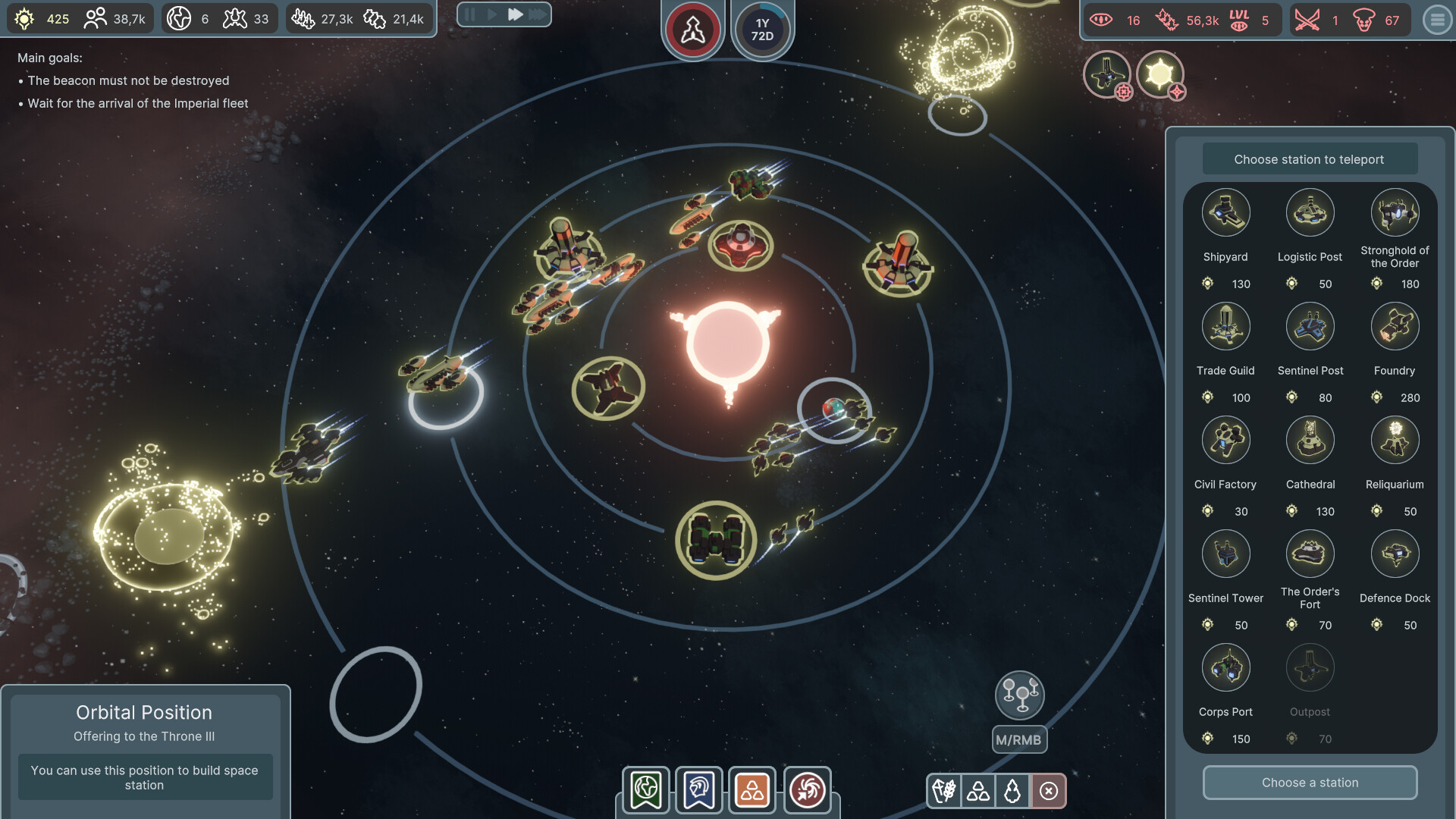The image size is (1456, 819).
Task: Choose the Logistic Post station
Action: pyautogui.click(x=1310, y=213)
